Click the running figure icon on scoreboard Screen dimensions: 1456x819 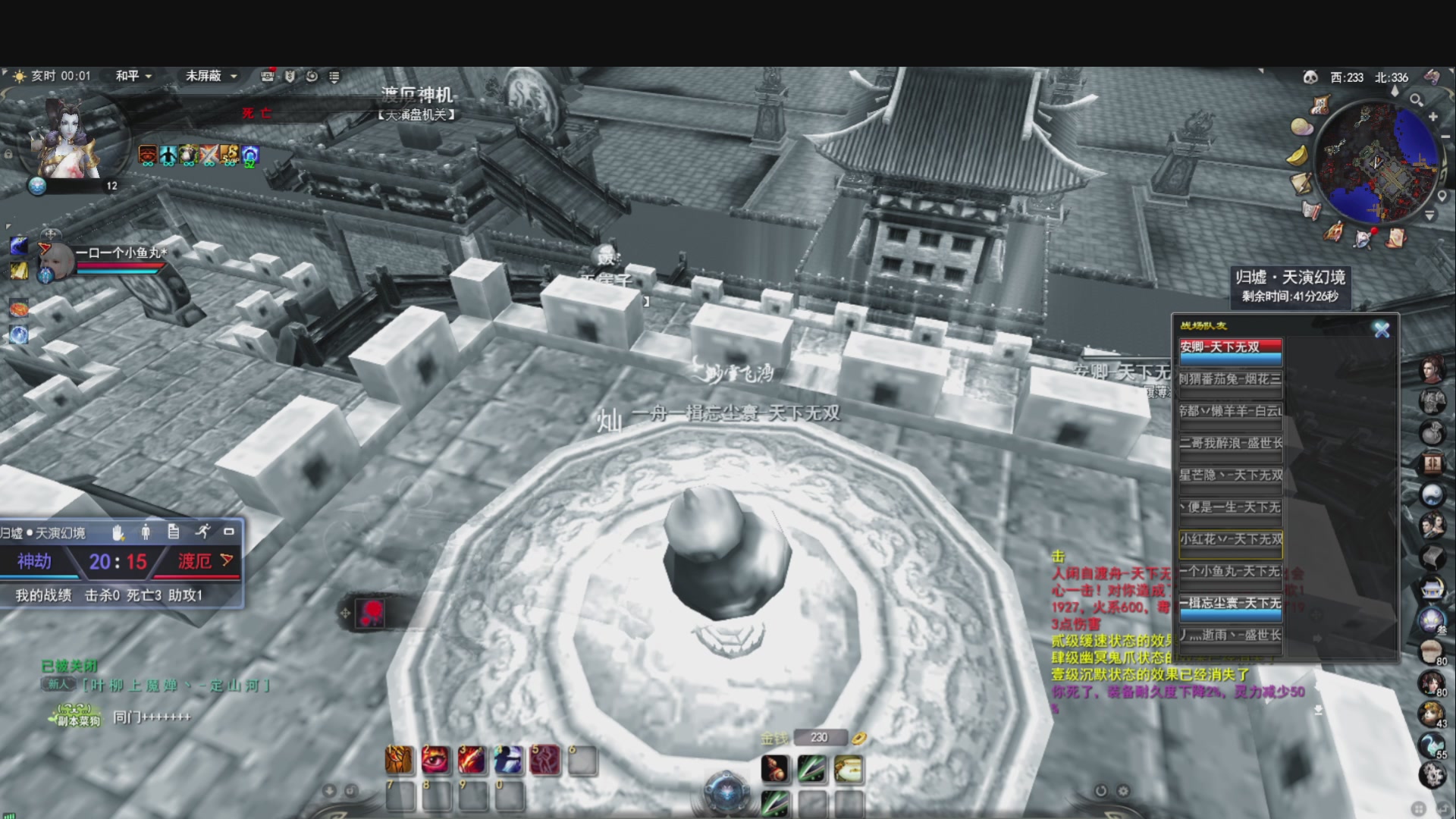point(202,532)
